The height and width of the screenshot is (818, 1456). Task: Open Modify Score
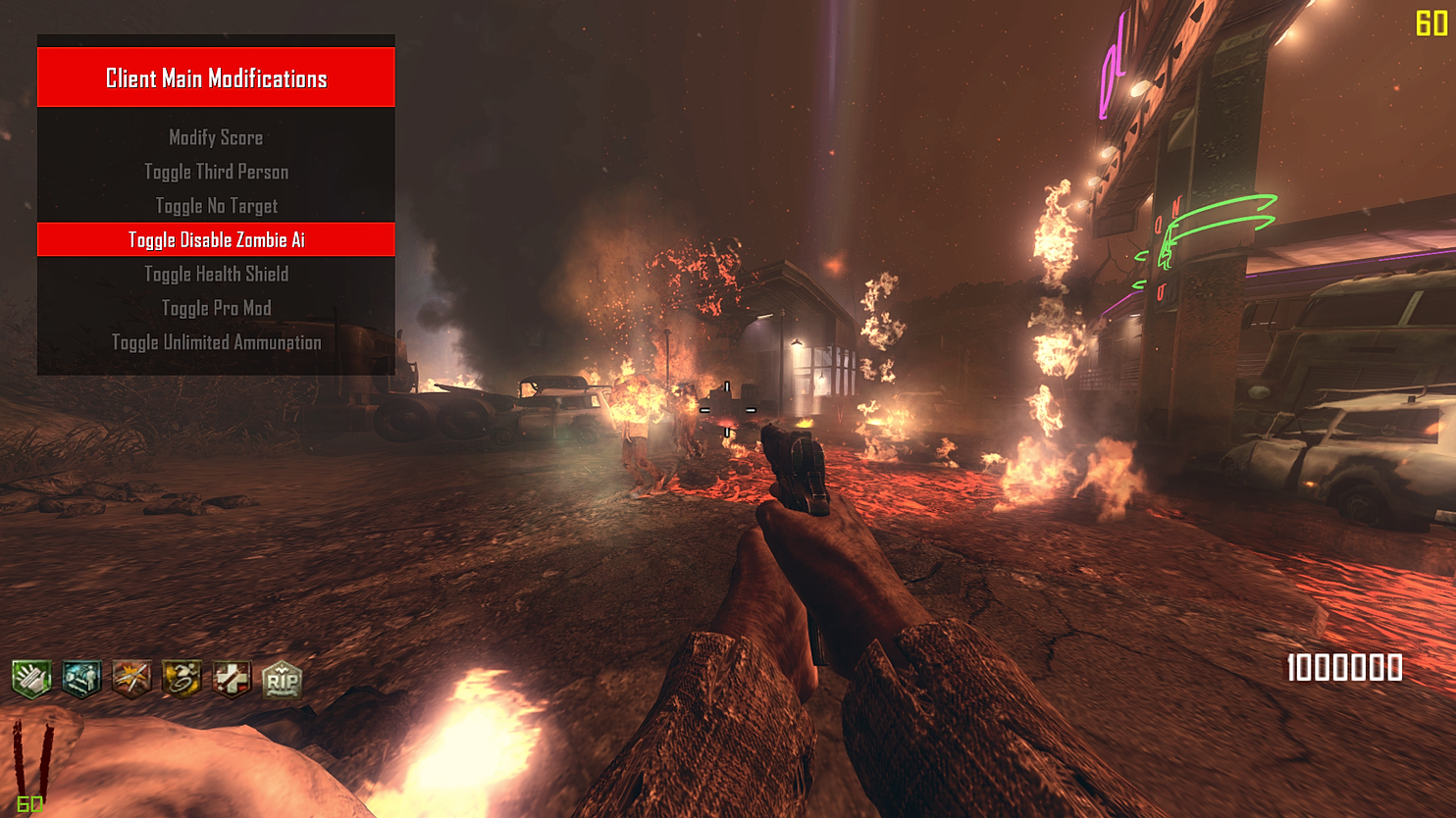point(216,137)
